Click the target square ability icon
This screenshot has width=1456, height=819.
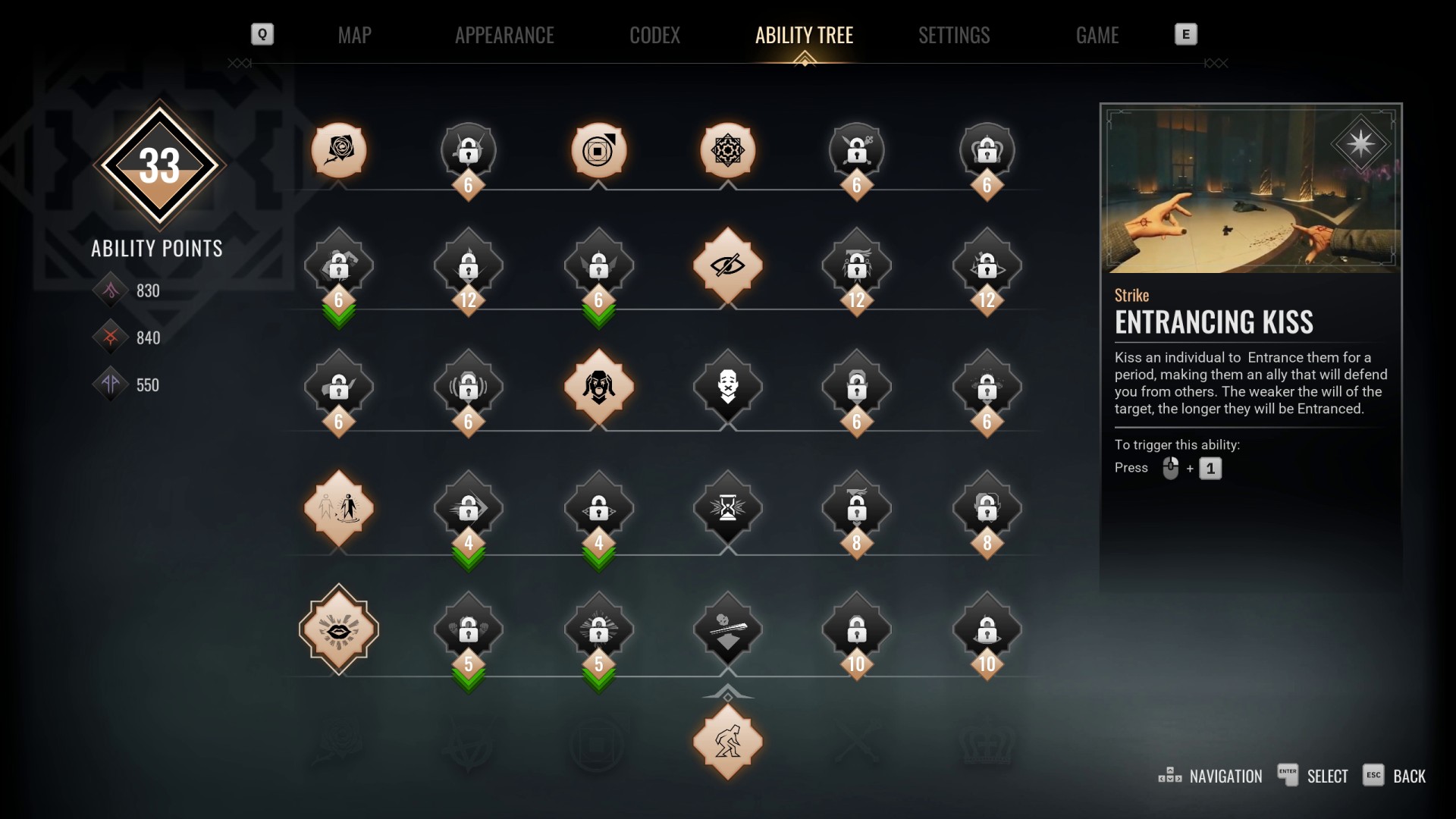coord(598,150)
